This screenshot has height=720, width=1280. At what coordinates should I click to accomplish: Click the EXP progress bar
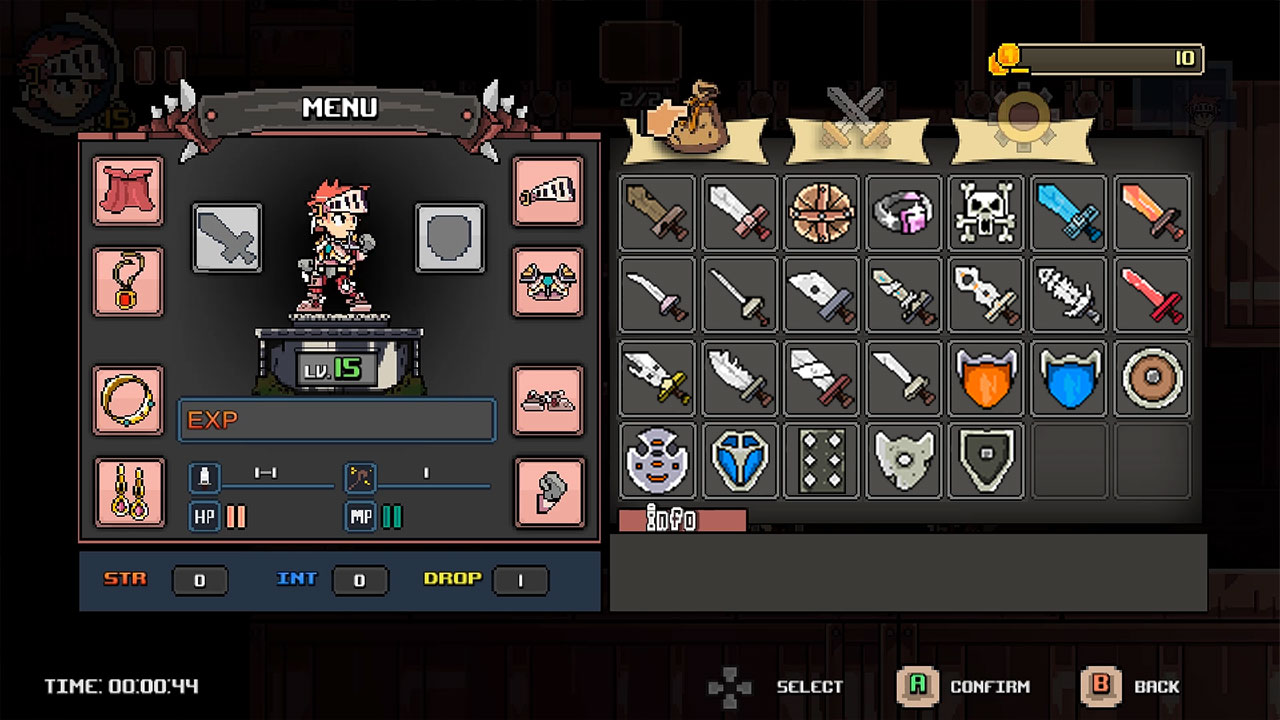point(336,422)
